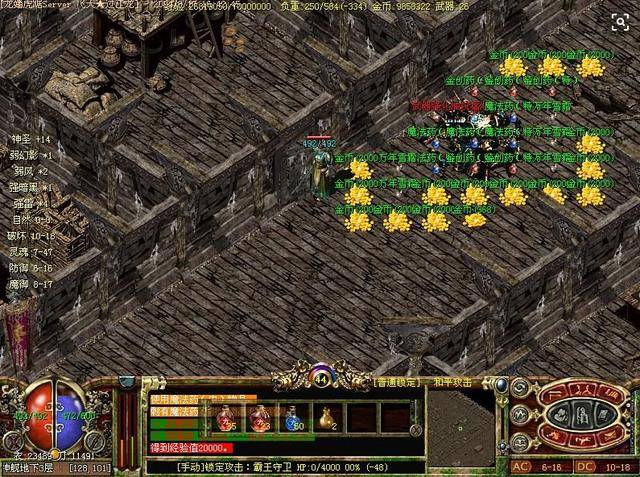Toggle the 普通锁定 lock mode label
The image size is (640, 477).
[397, 382]
